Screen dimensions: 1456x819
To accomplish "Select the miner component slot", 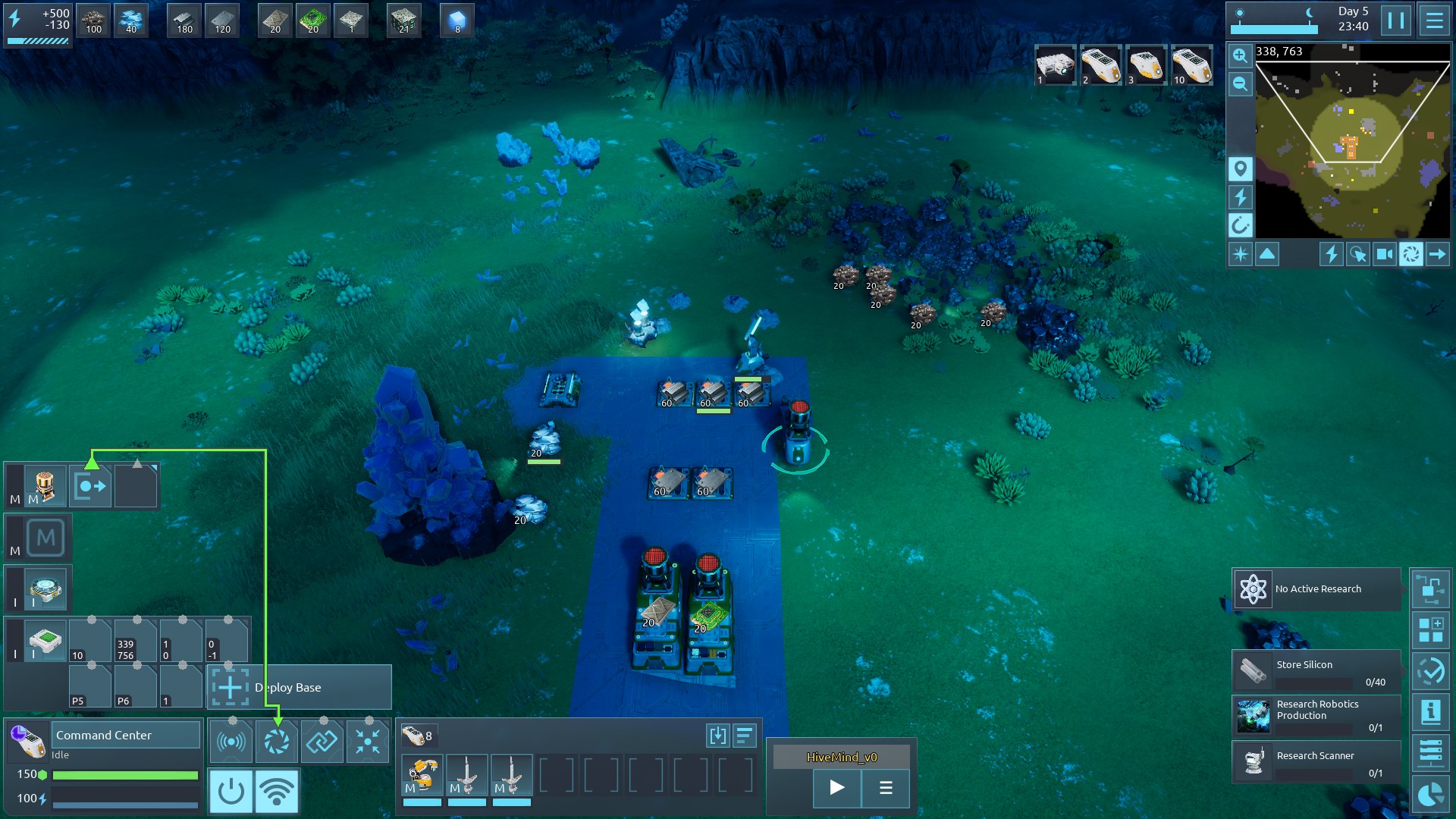I will point(421,774).
